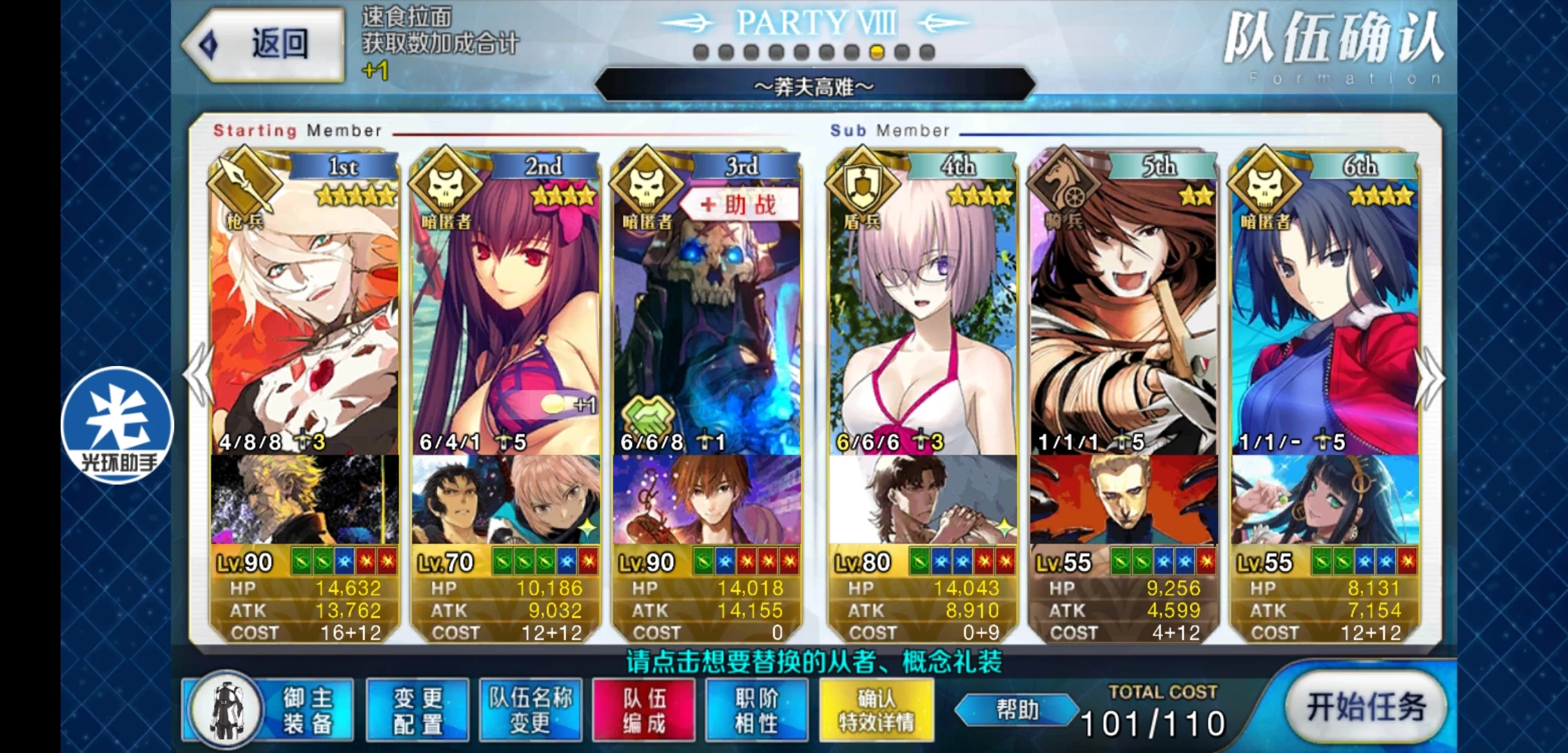Open the 帮助 help button
1568x753 pixels.
click(x=1017, y=710)
